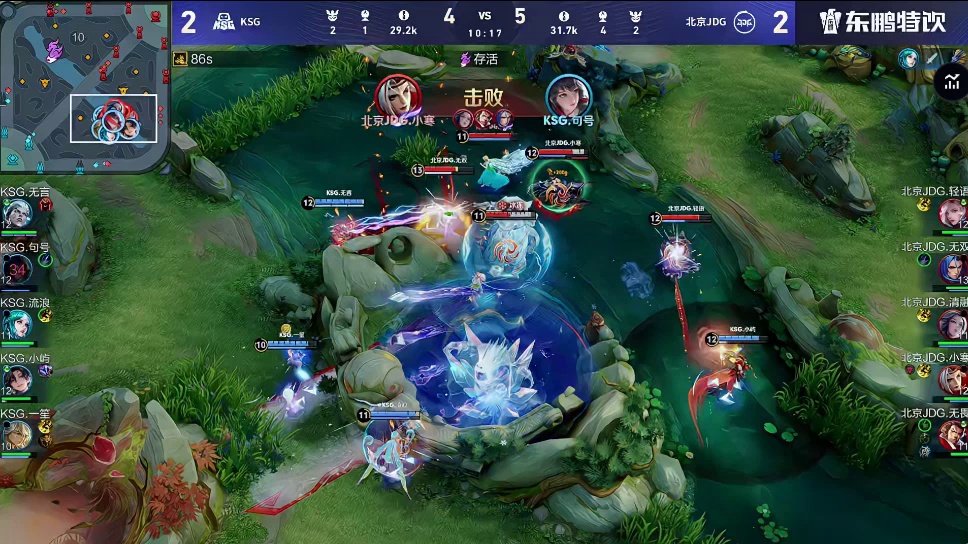Click the sword icon beside the stats button
Viewport: 968px width, 544px height.
(x=932, y=59)
